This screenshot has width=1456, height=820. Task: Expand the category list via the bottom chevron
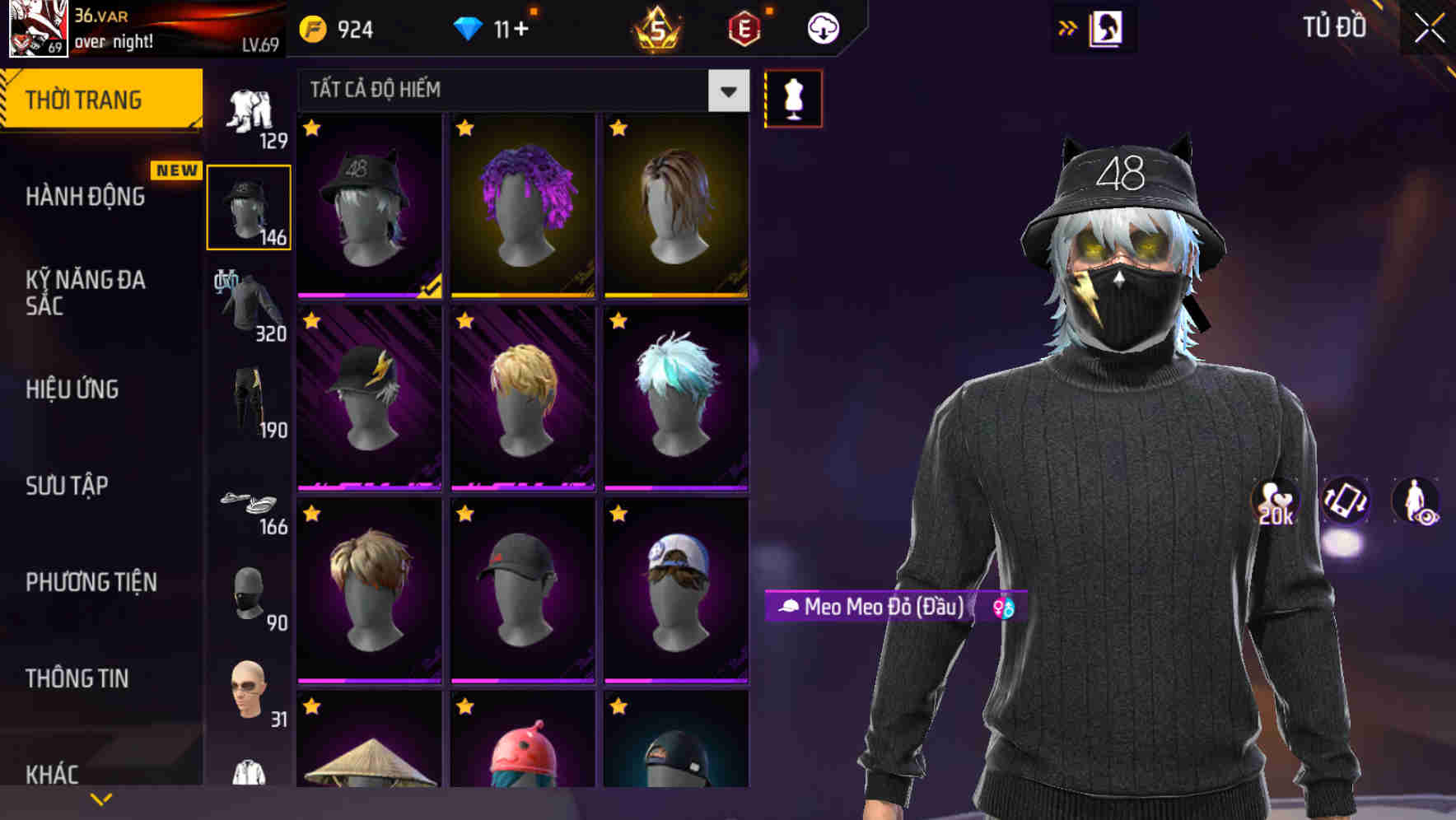pyautogui.click(x=101, y=798)
